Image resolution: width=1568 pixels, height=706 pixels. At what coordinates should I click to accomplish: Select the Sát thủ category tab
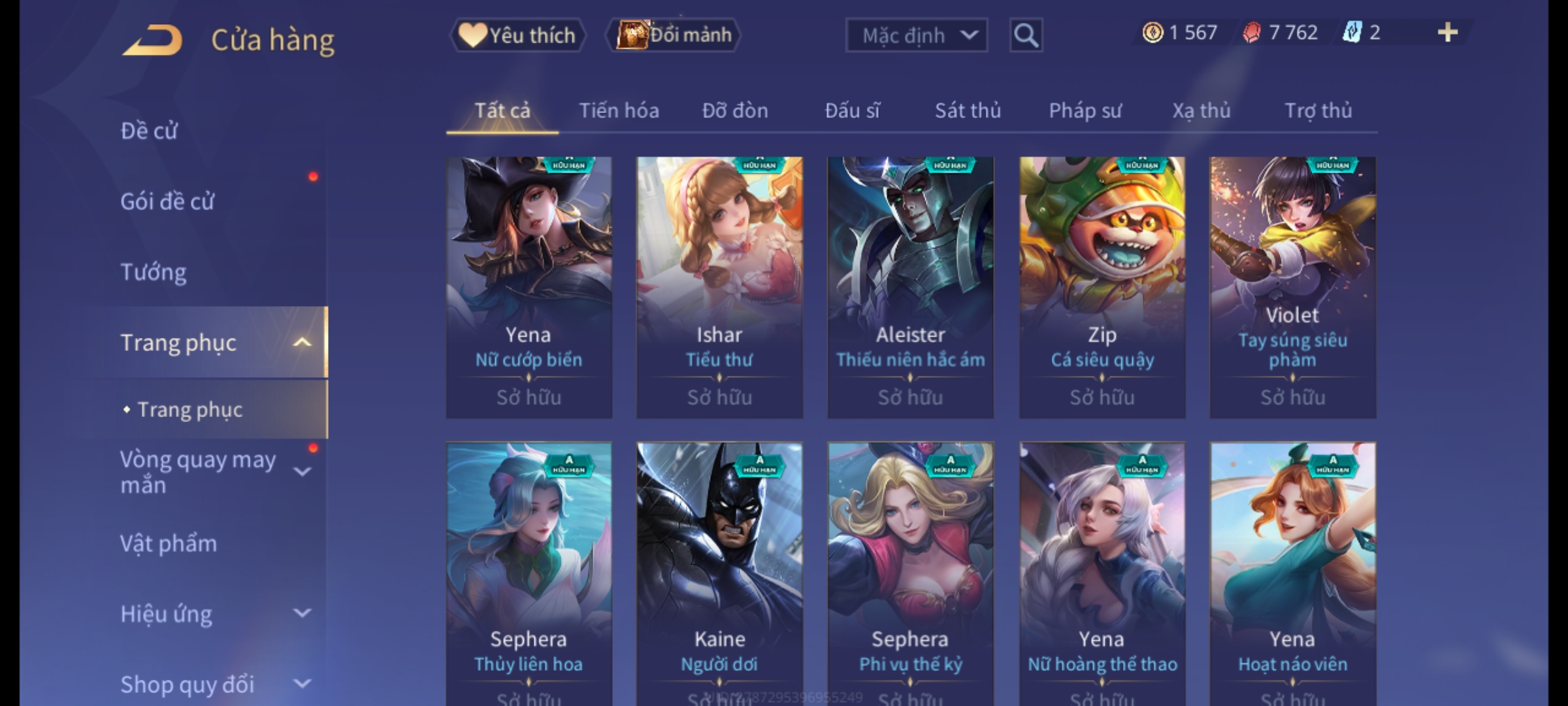(x=968, y=111)
